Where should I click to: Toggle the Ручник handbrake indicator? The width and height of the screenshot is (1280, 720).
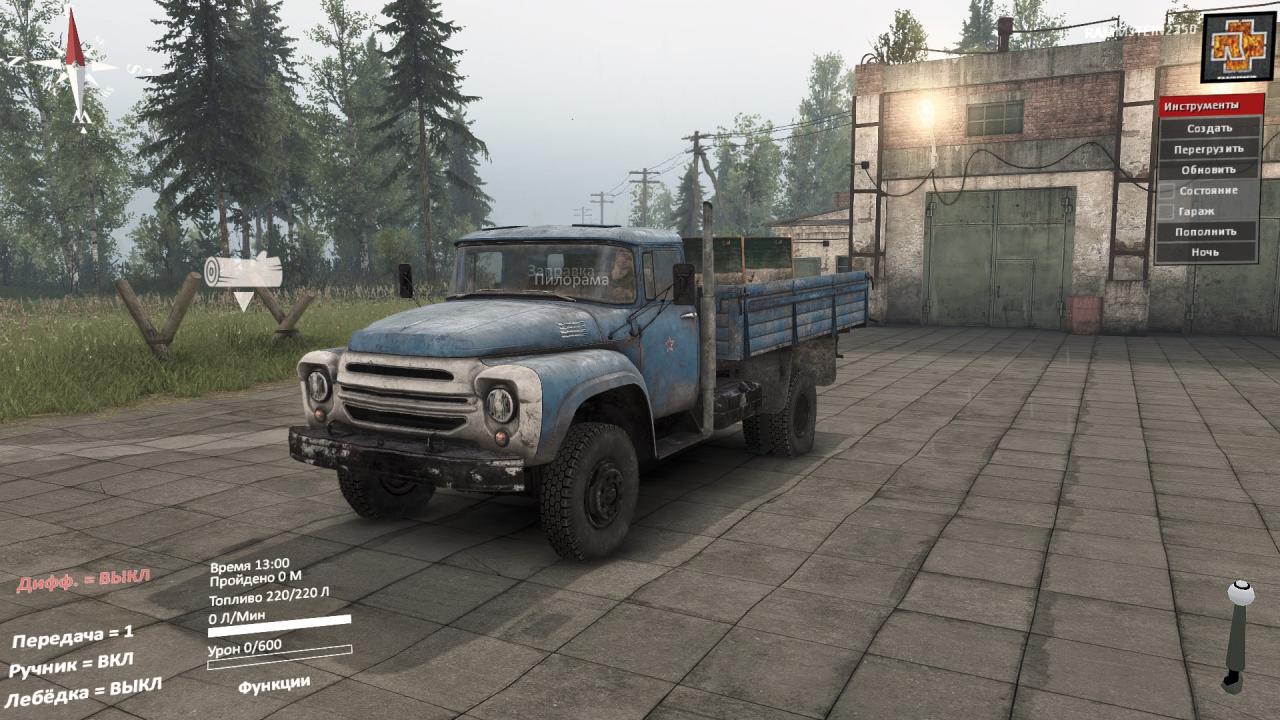tap(70, 665)
